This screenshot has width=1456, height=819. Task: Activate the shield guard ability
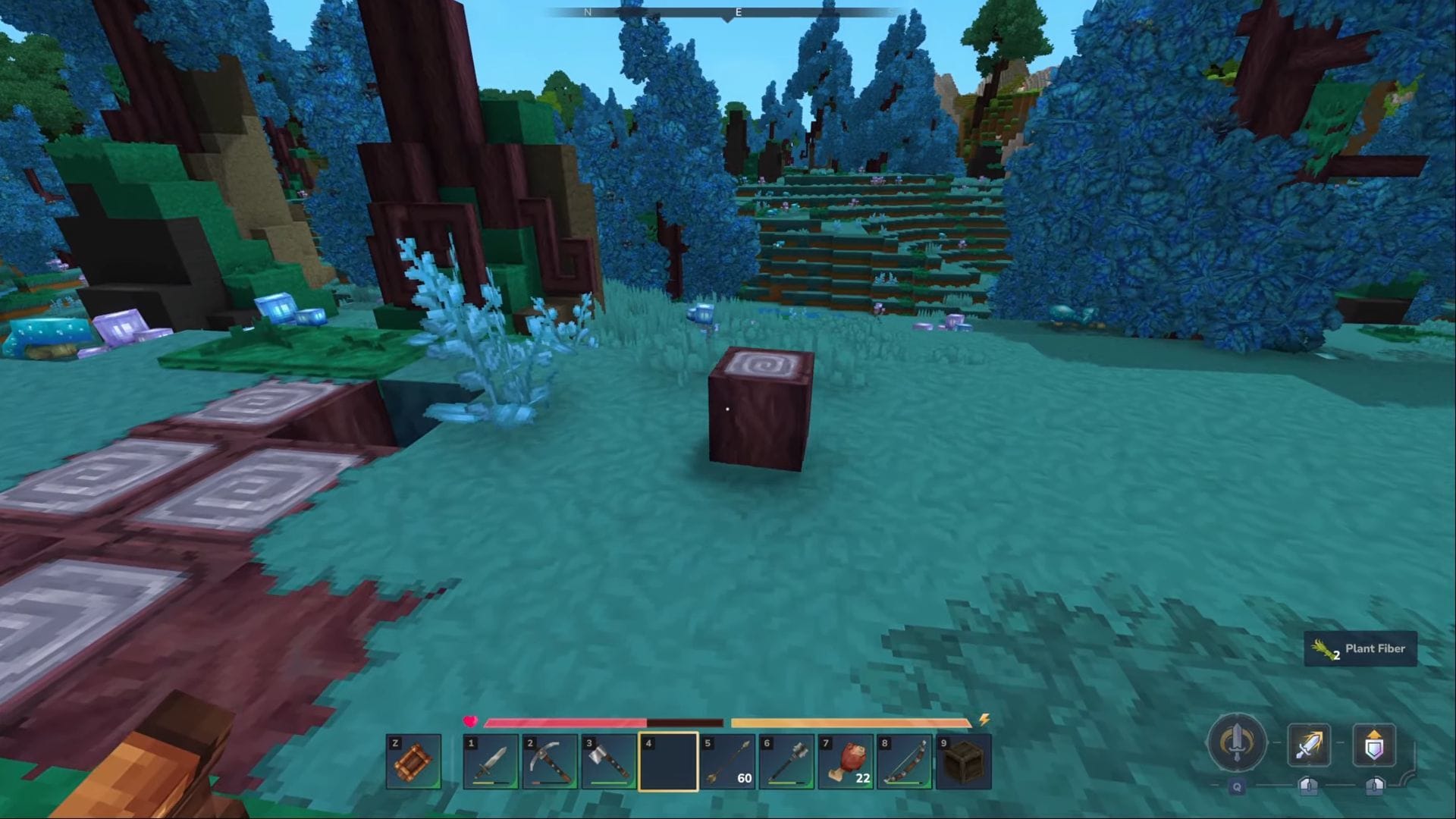click(1374, 745)
